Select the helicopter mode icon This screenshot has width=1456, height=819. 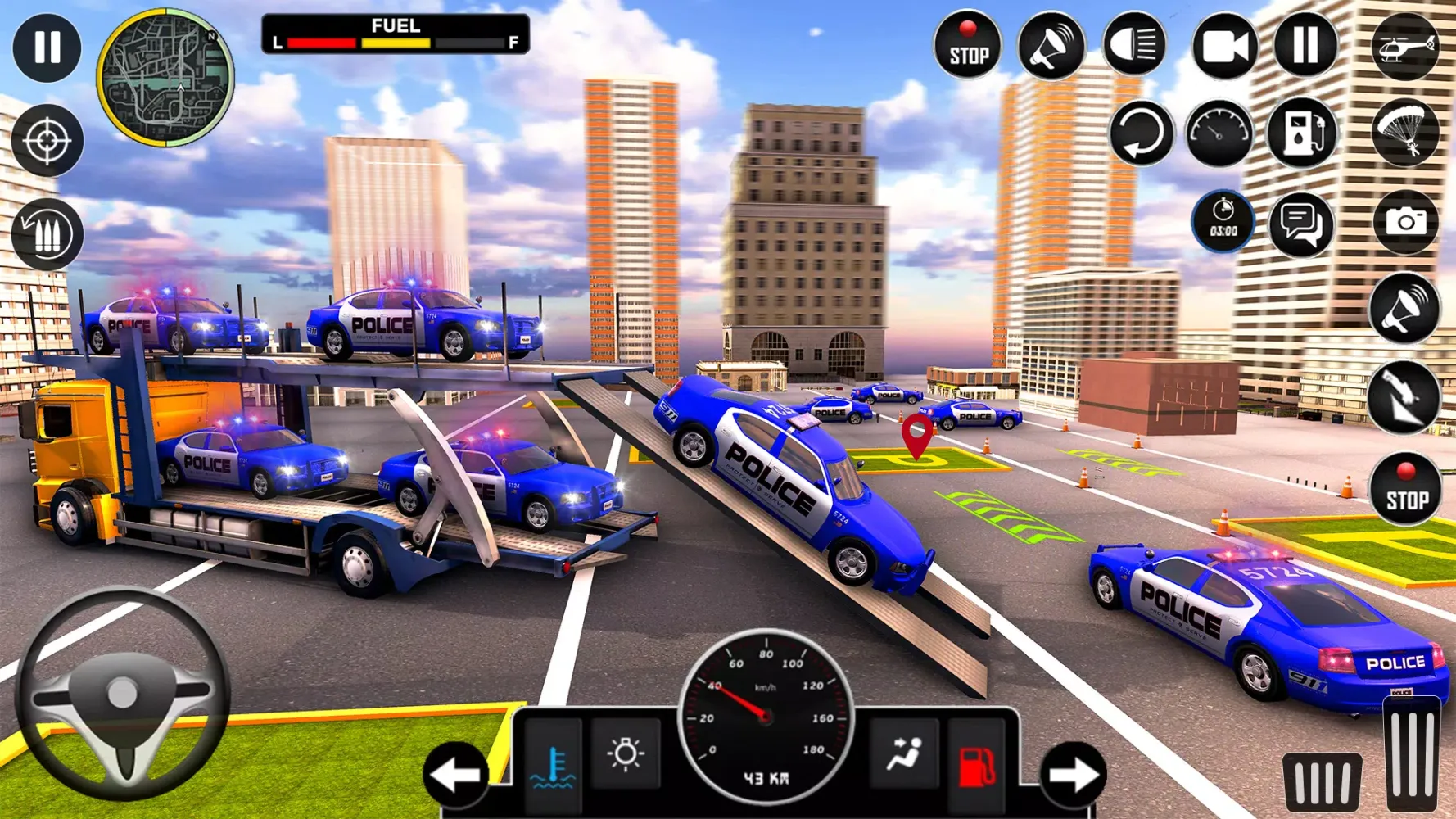pos(1405,47)
